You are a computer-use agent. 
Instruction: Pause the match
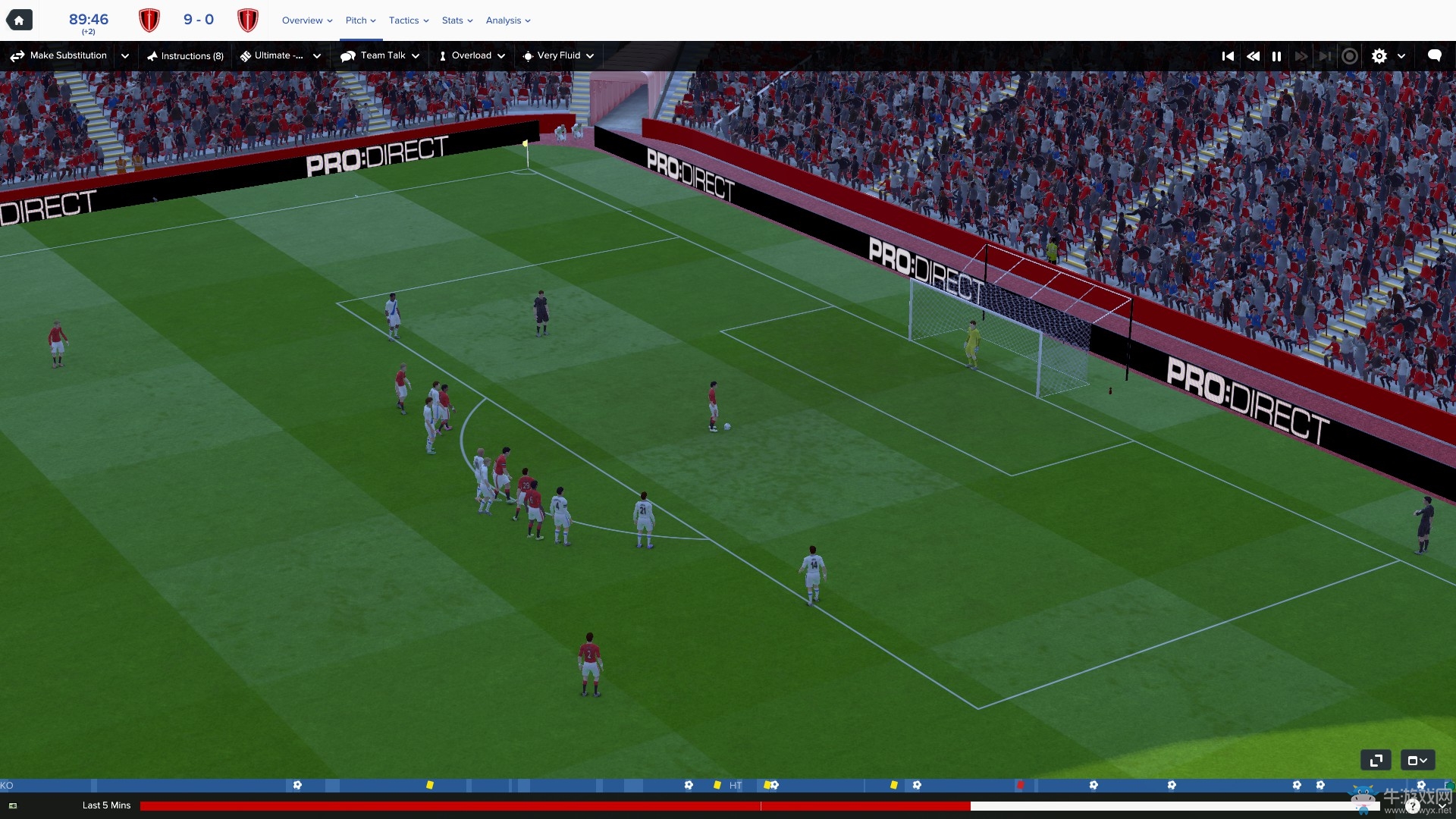[1277, 56]
